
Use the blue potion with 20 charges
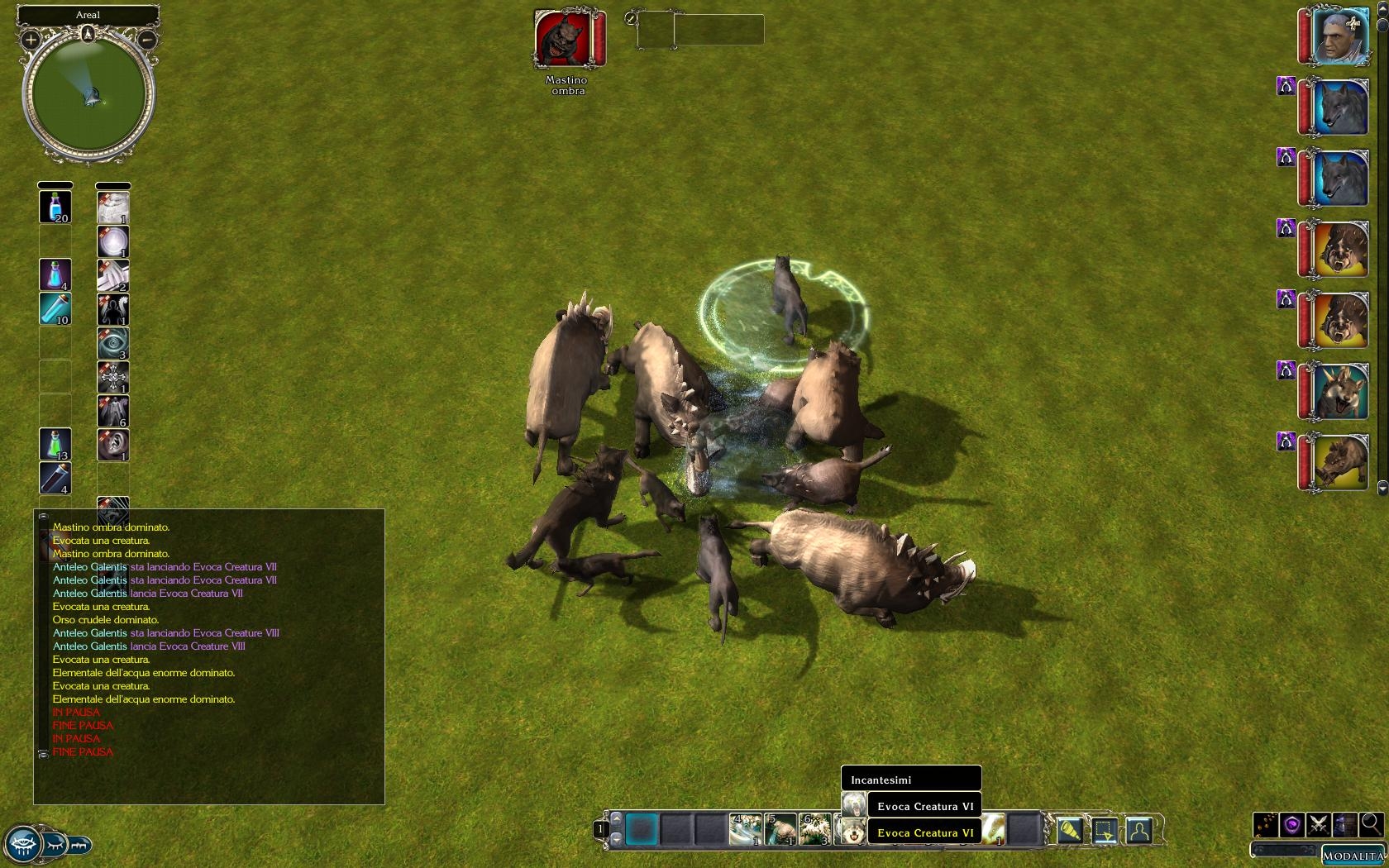pos(55,207)
